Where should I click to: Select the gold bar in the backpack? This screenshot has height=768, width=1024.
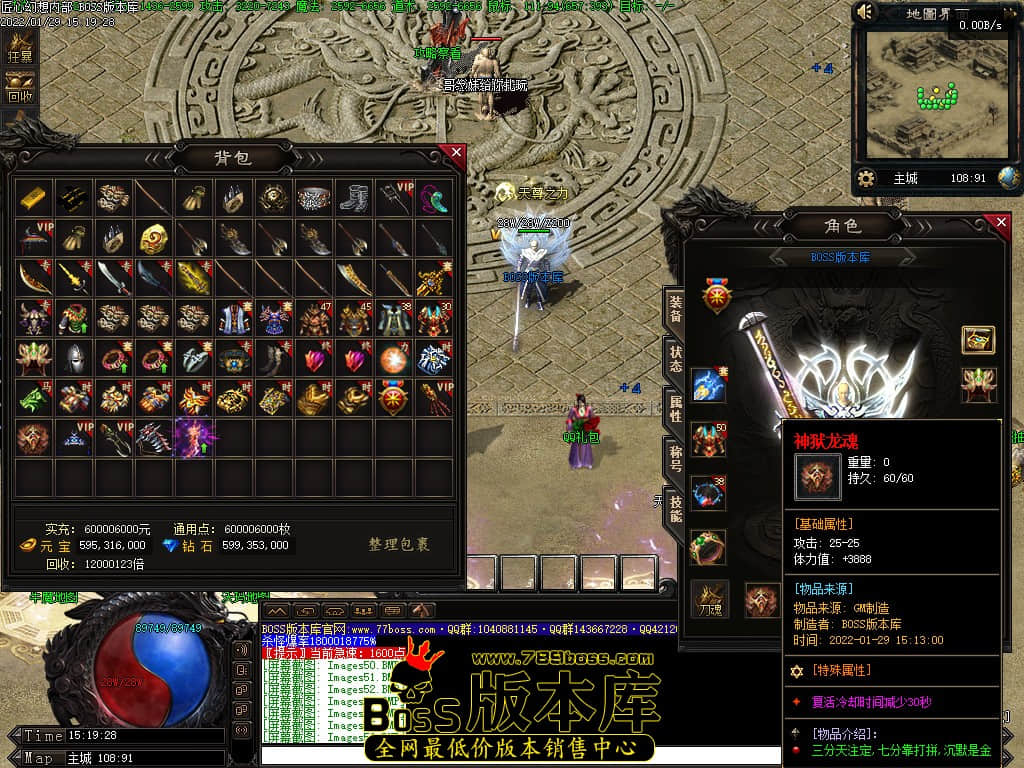pyautogui.click(x=32, y=198)
